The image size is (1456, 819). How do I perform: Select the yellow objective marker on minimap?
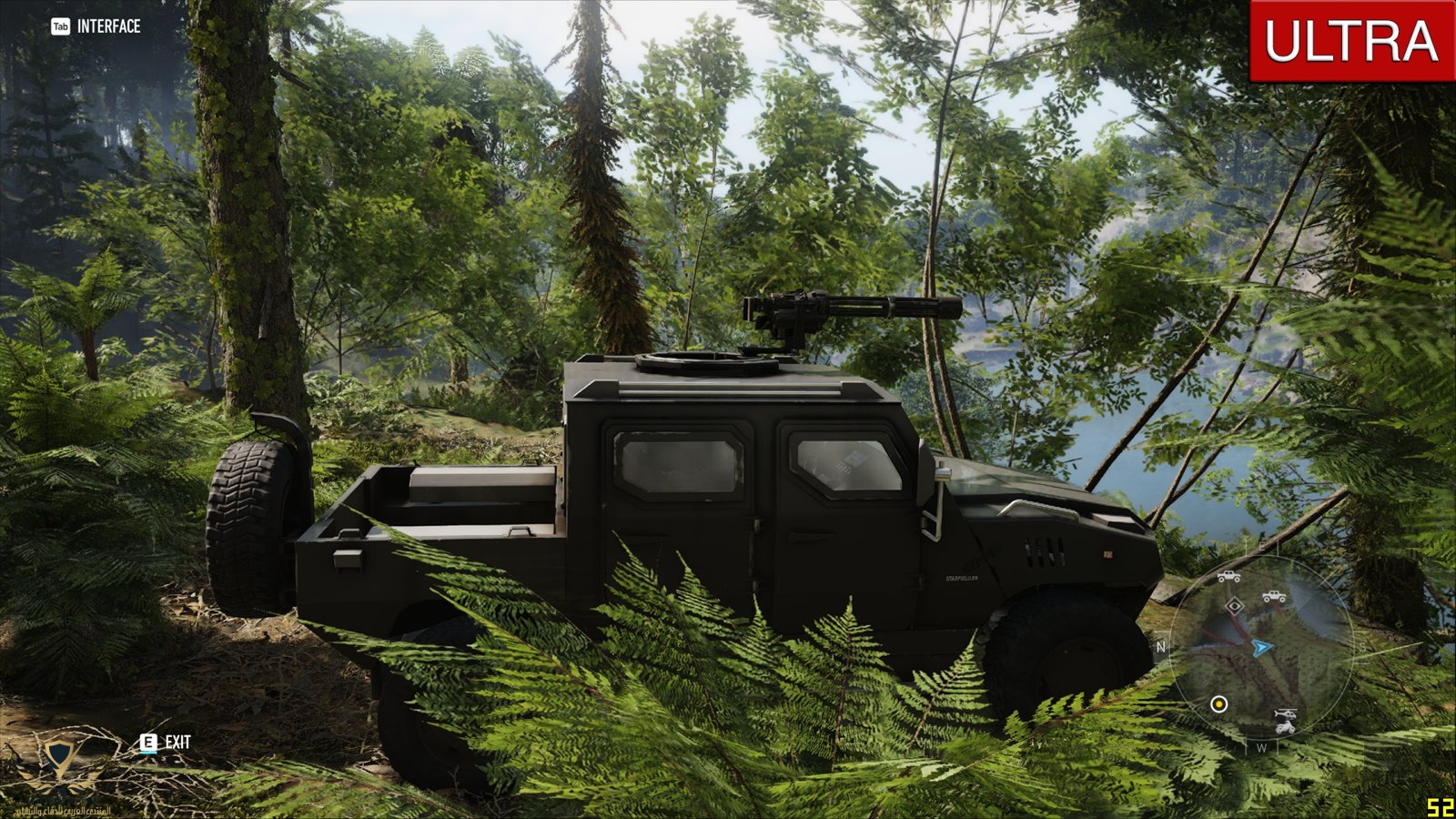[x=1218, y=703]
